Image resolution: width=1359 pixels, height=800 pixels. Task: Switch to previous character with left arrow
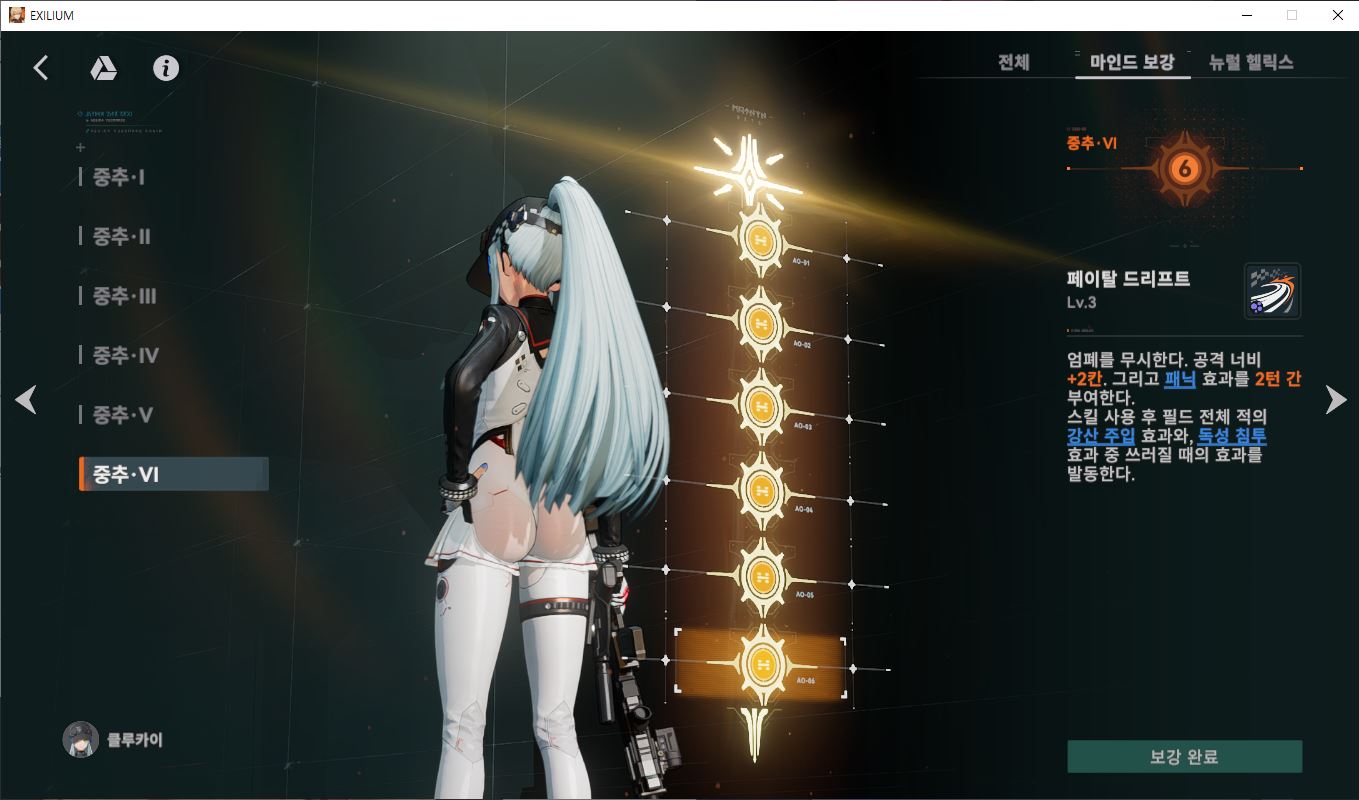(26, 400)
